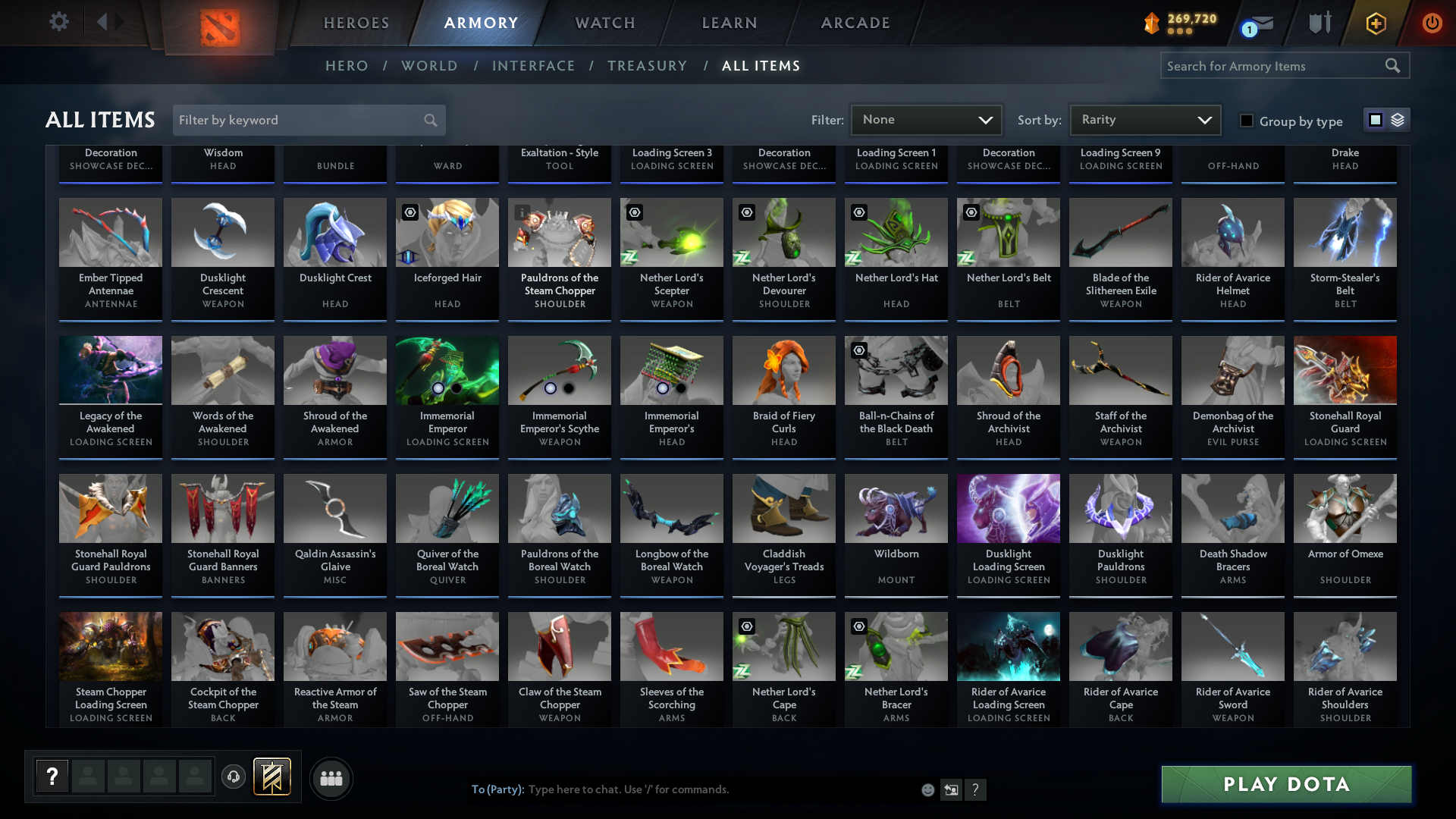Open the Sort by Rarity dropdown
1456x819 pixels.
click(x=1144, y=120)
